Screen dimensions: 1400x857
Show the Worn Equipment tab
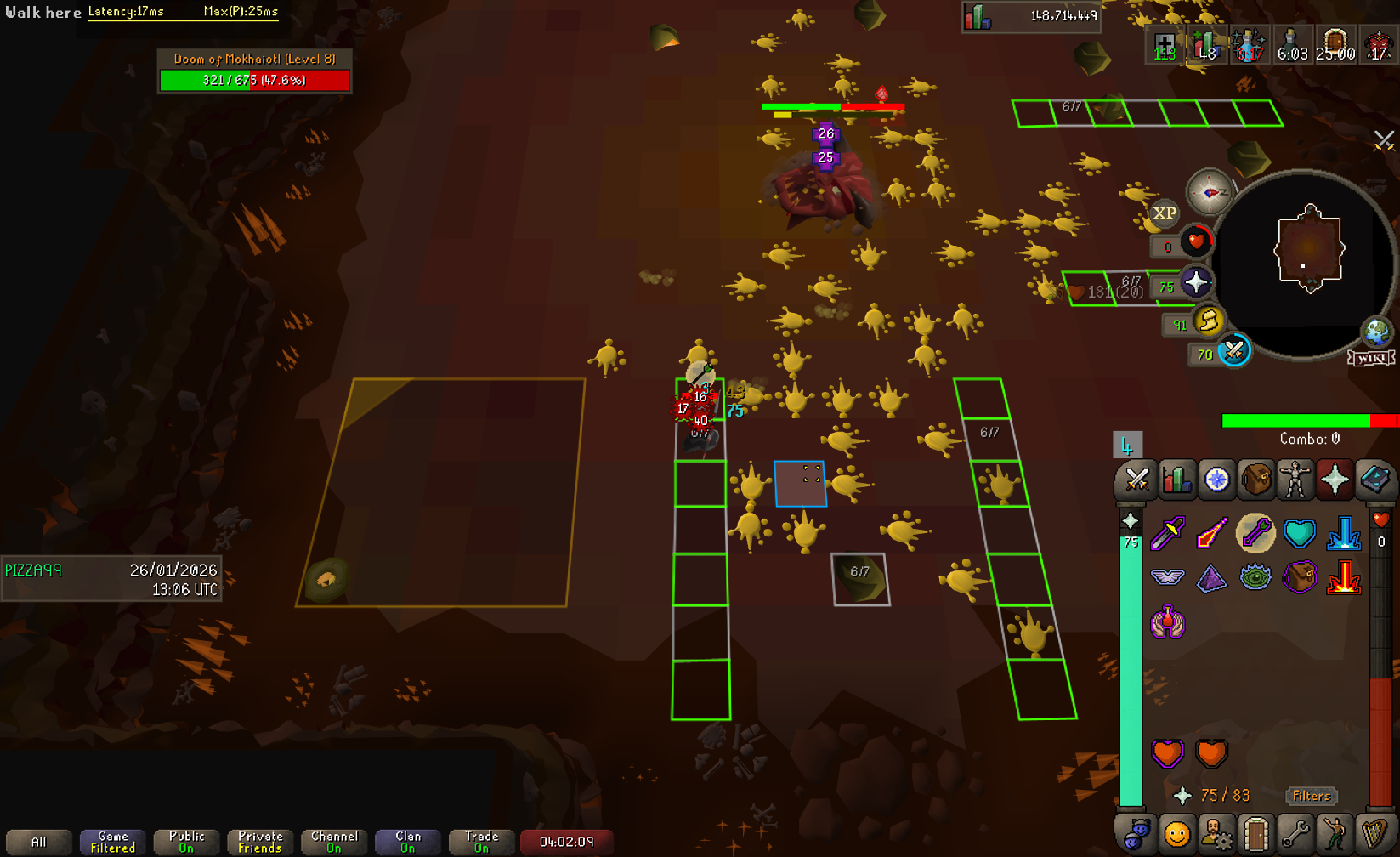tap(1295, 480)
